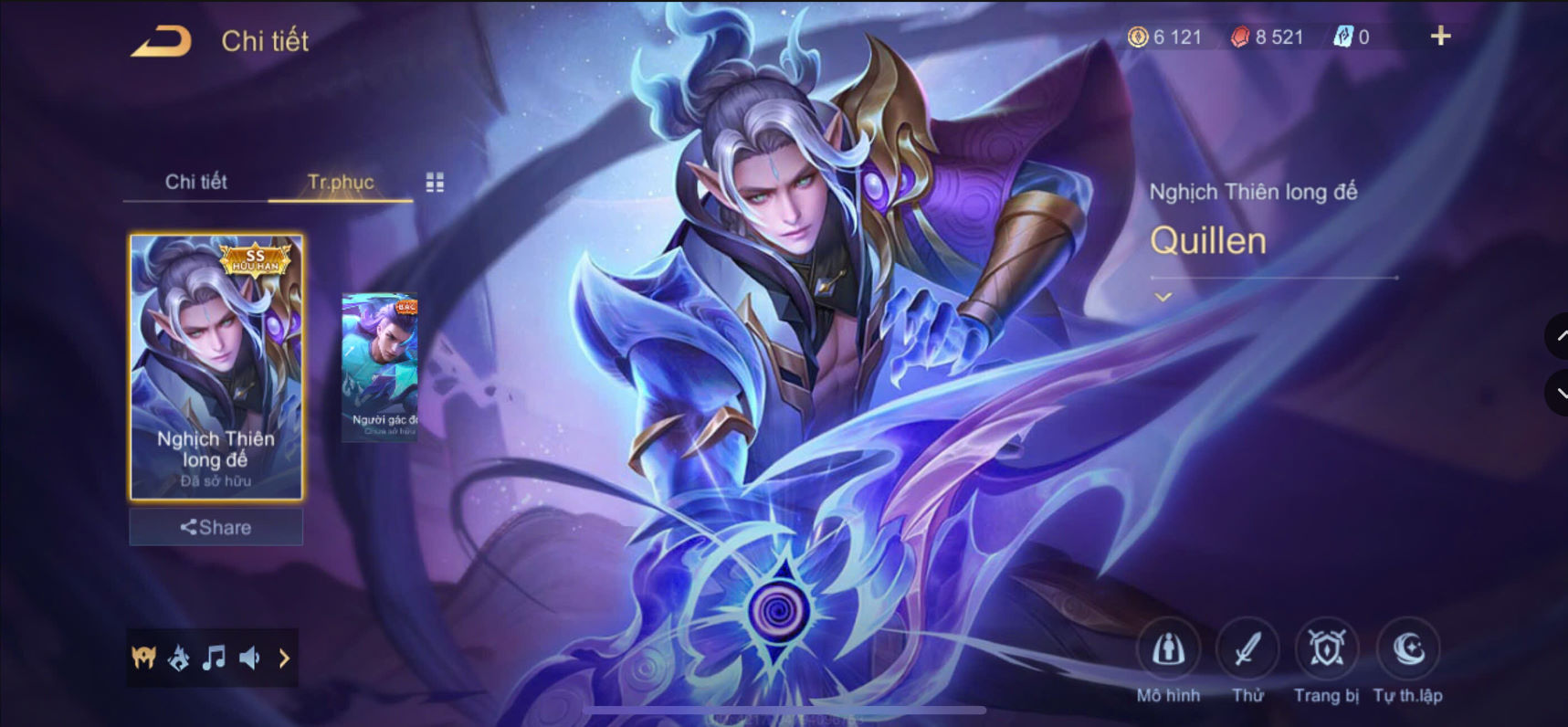Switch to the Chi tiết tab

195,182
